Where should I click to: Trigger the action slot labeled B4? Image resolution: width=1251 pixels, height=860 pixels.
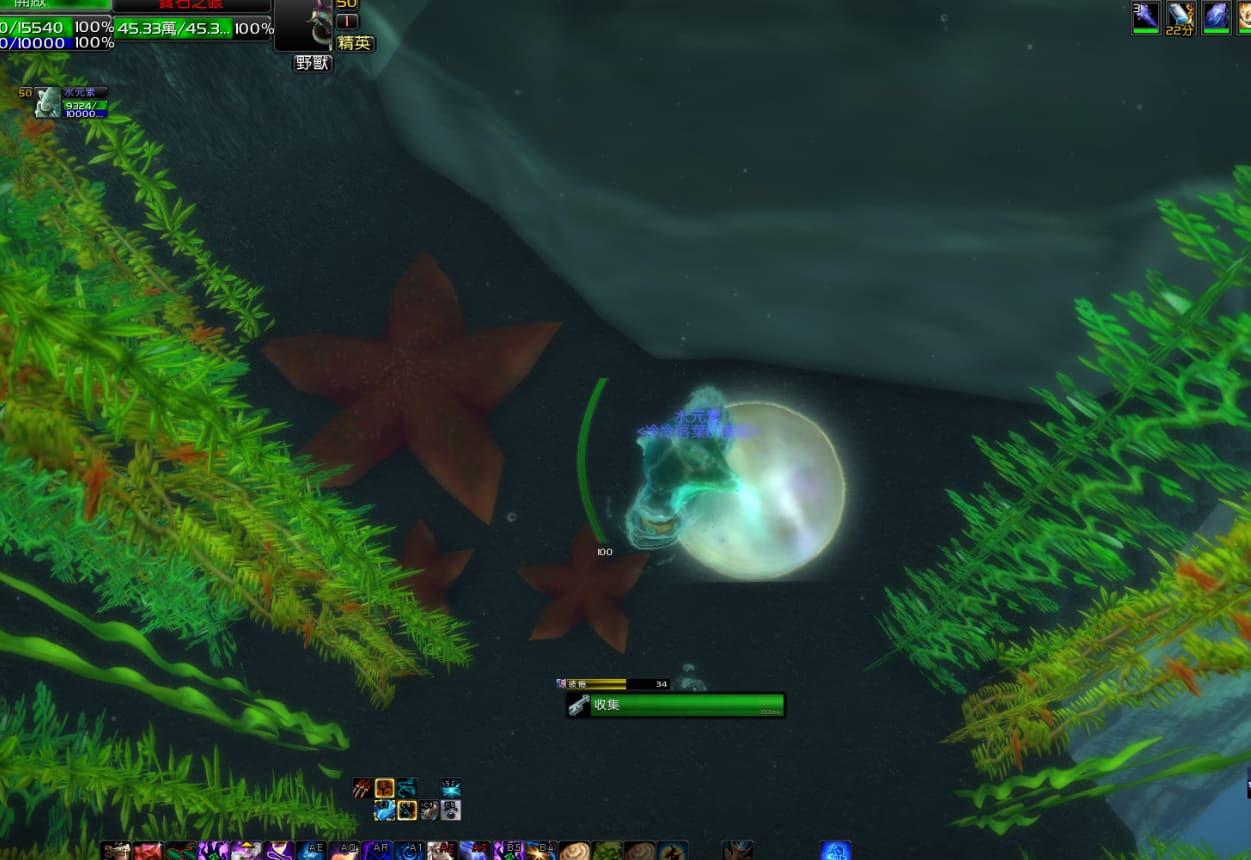coord(541,851)
